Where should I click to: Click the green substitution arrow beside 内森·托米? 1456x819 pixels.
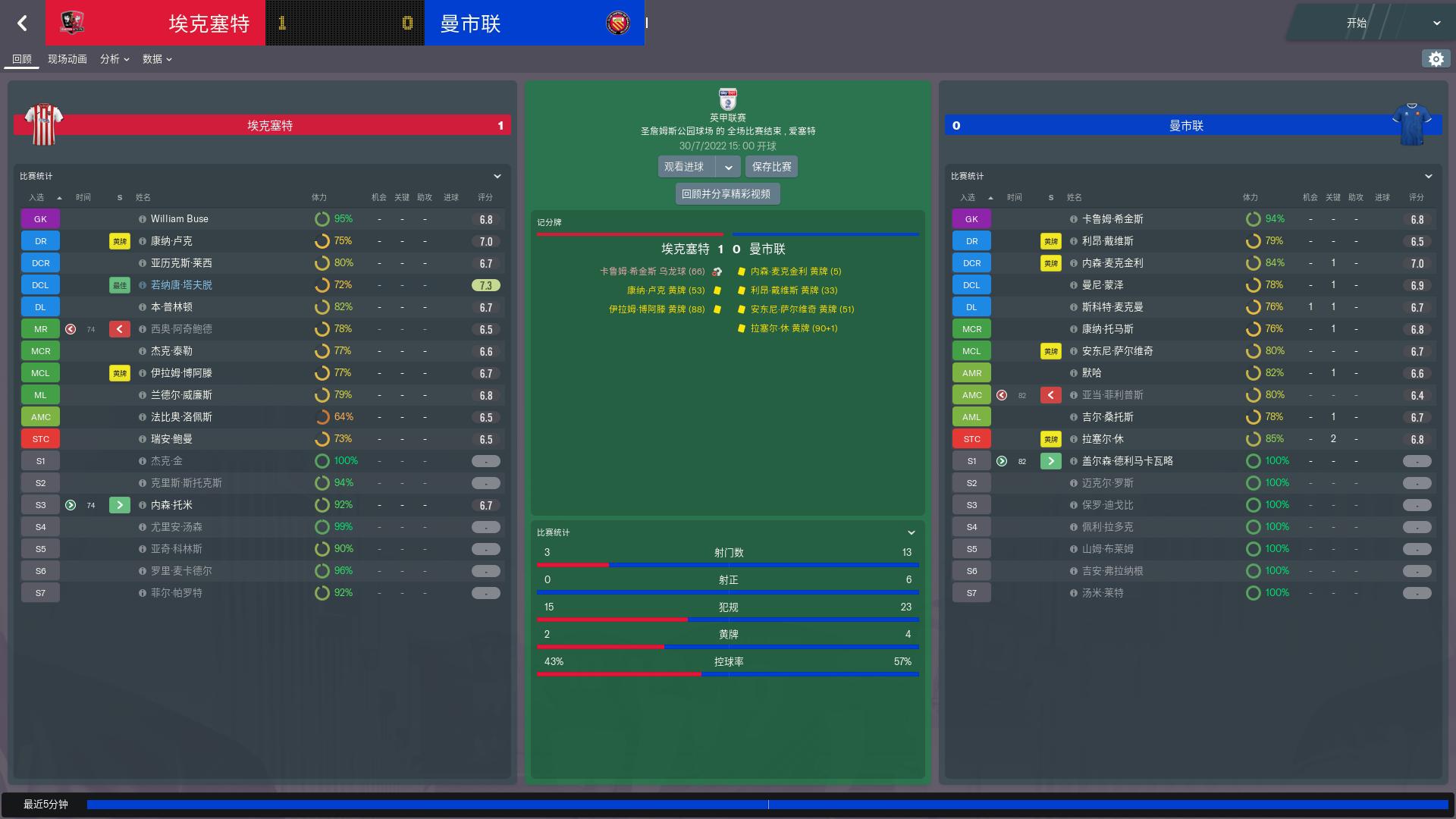point(119,504)
